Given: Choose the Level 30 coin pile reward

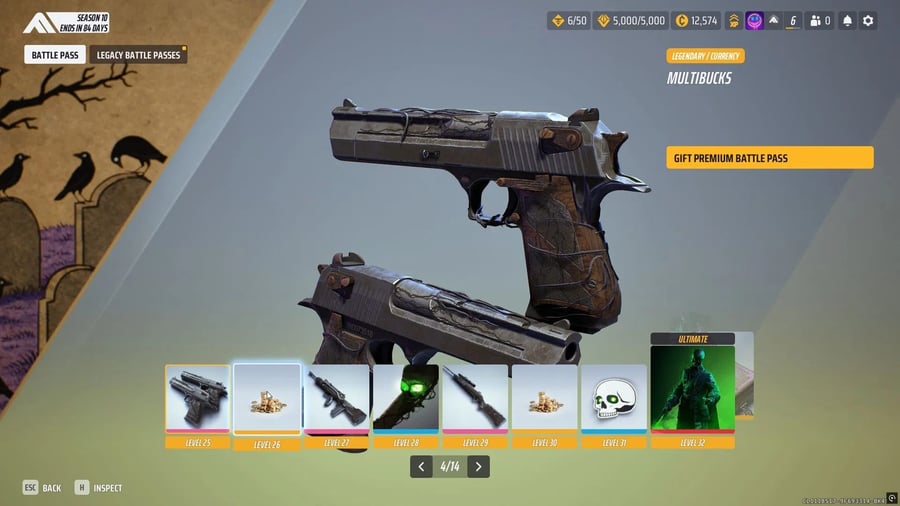Looking at the screenshot, I should [x=544, y=398].
